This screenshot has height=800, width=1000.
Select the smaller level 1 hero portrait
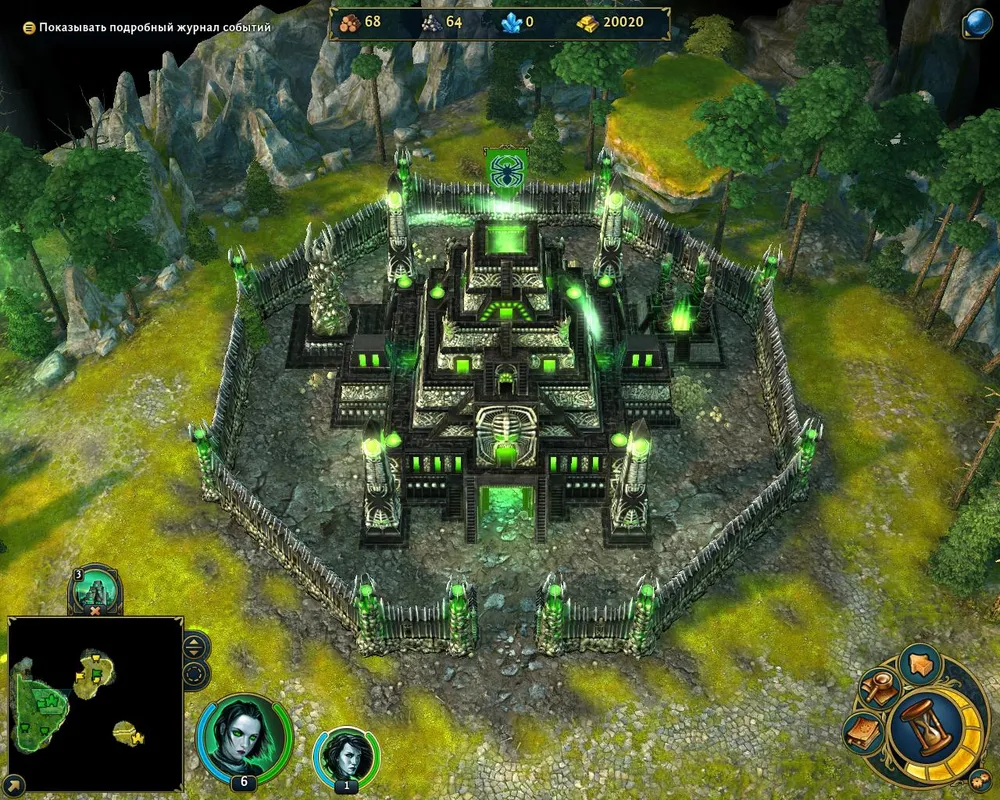(346, 756)
